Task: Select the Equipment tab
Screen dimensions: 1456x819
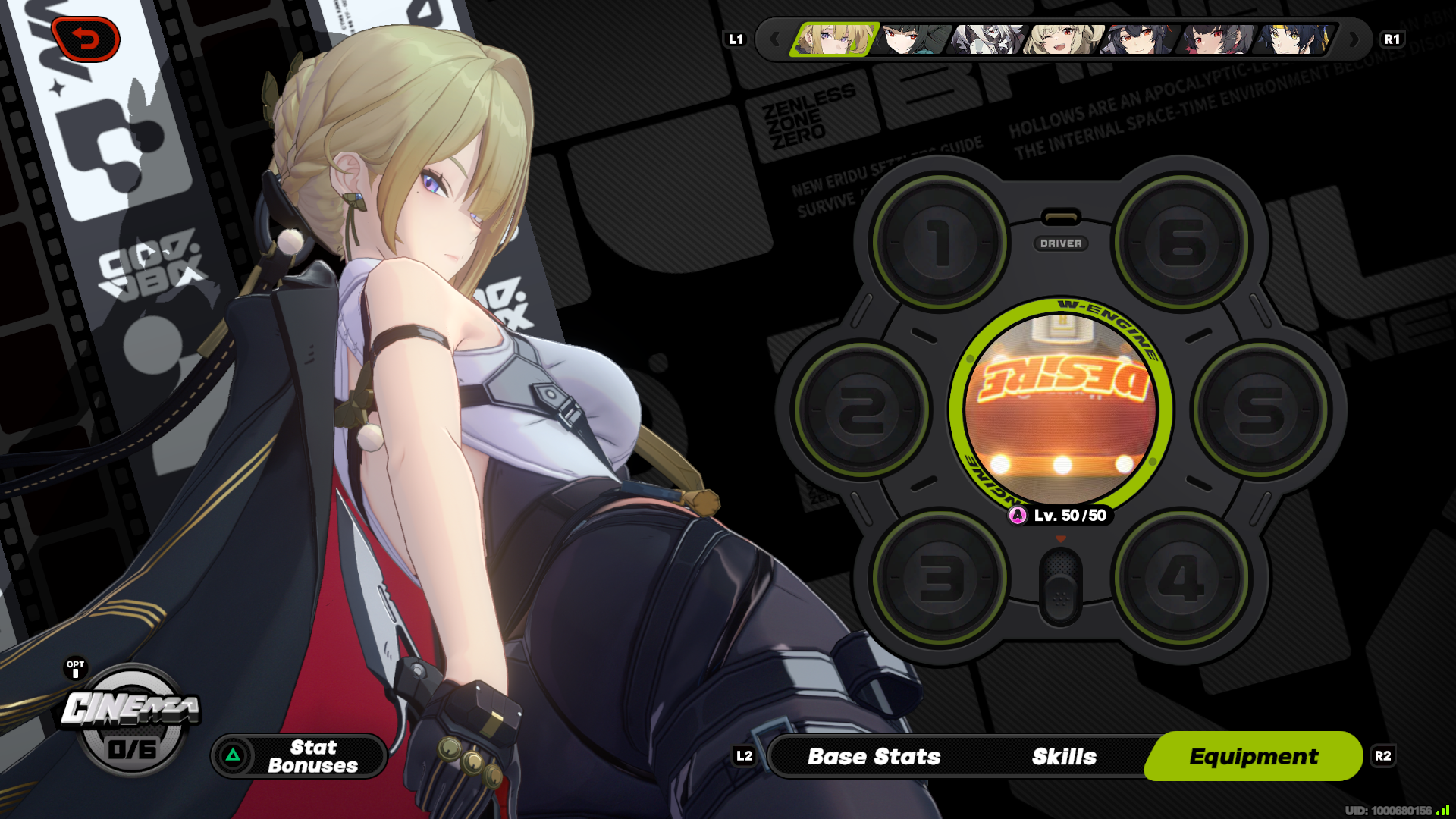Action: (1254, 756)
